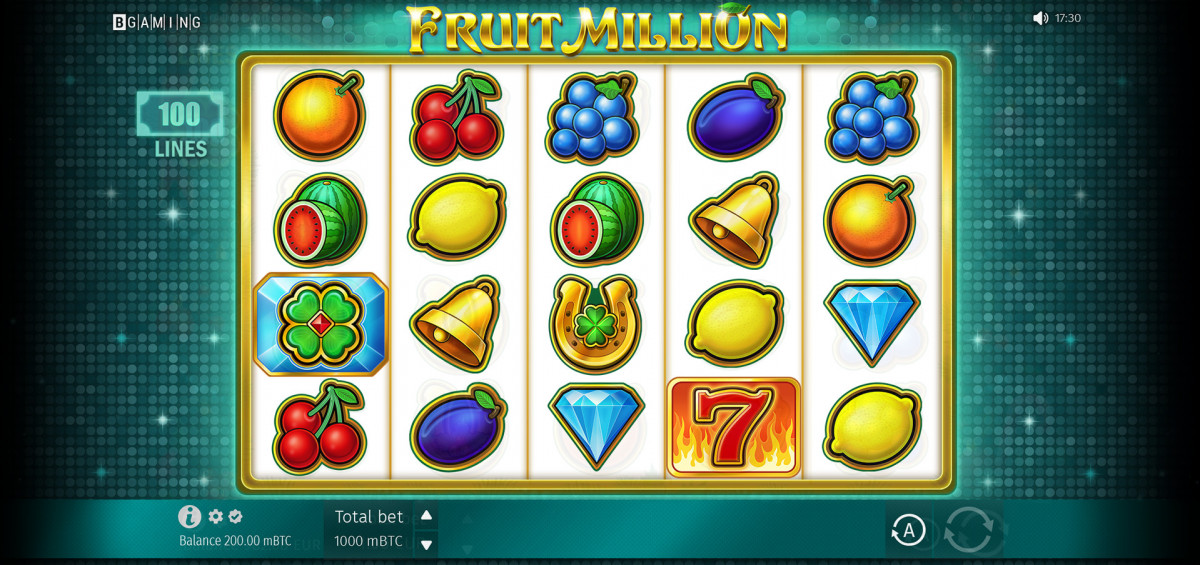Increase the total bet amount
Screen dimensions: 1200x565
pos(426,516)
